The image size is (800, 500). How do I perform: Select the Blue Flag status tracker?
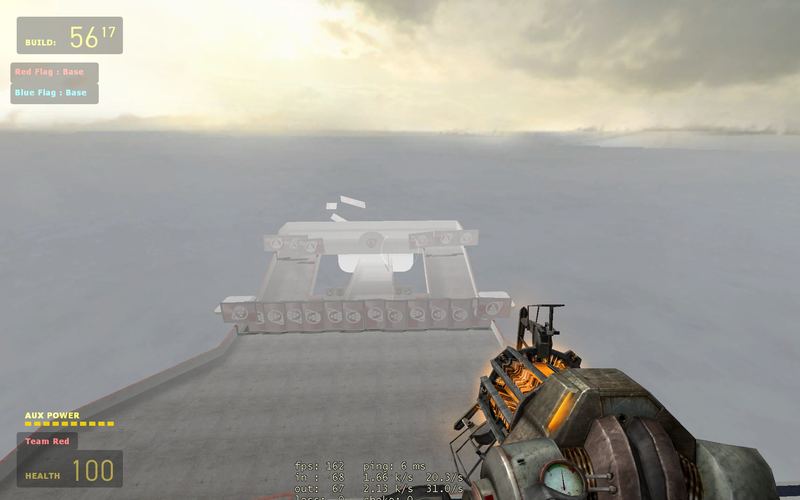(x=54, y=93)
